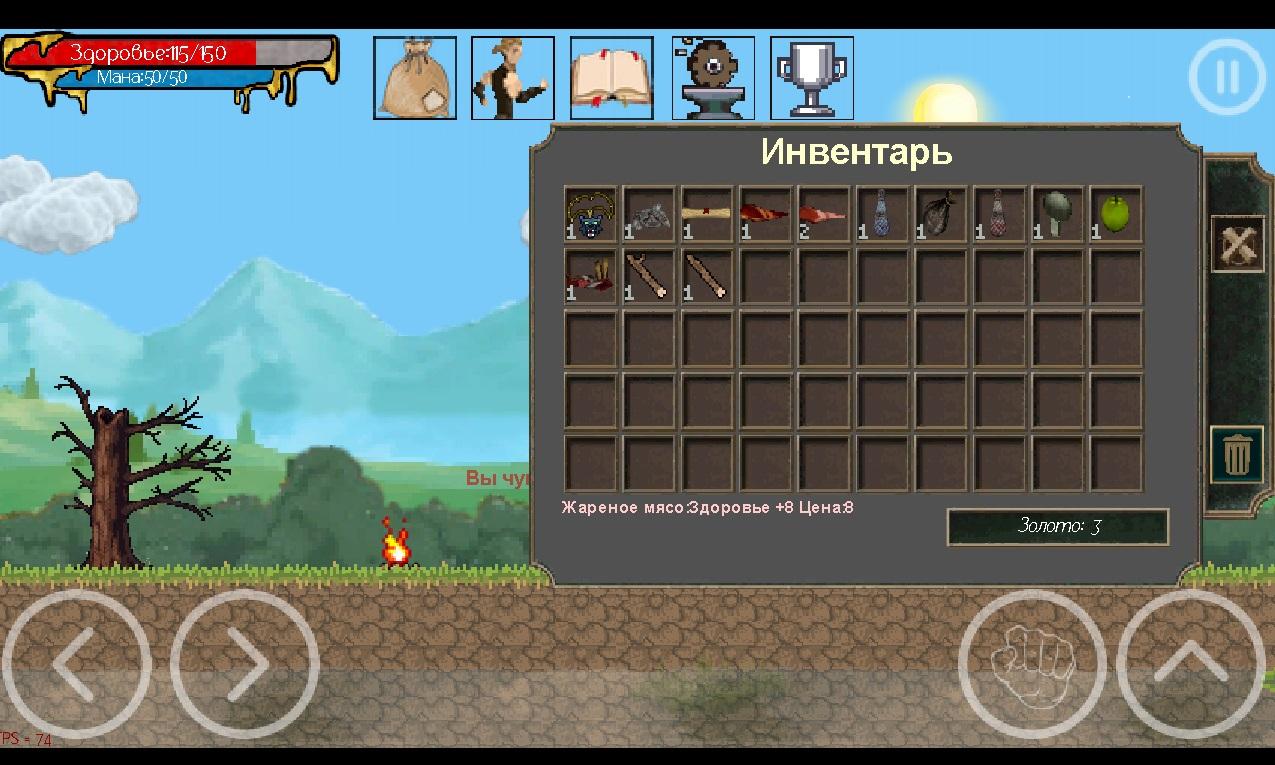Select the blue demon mask item
Image resolution: width=1275 pixels, height=765 pixels.
pyautogui.click(x=591, y=214)
